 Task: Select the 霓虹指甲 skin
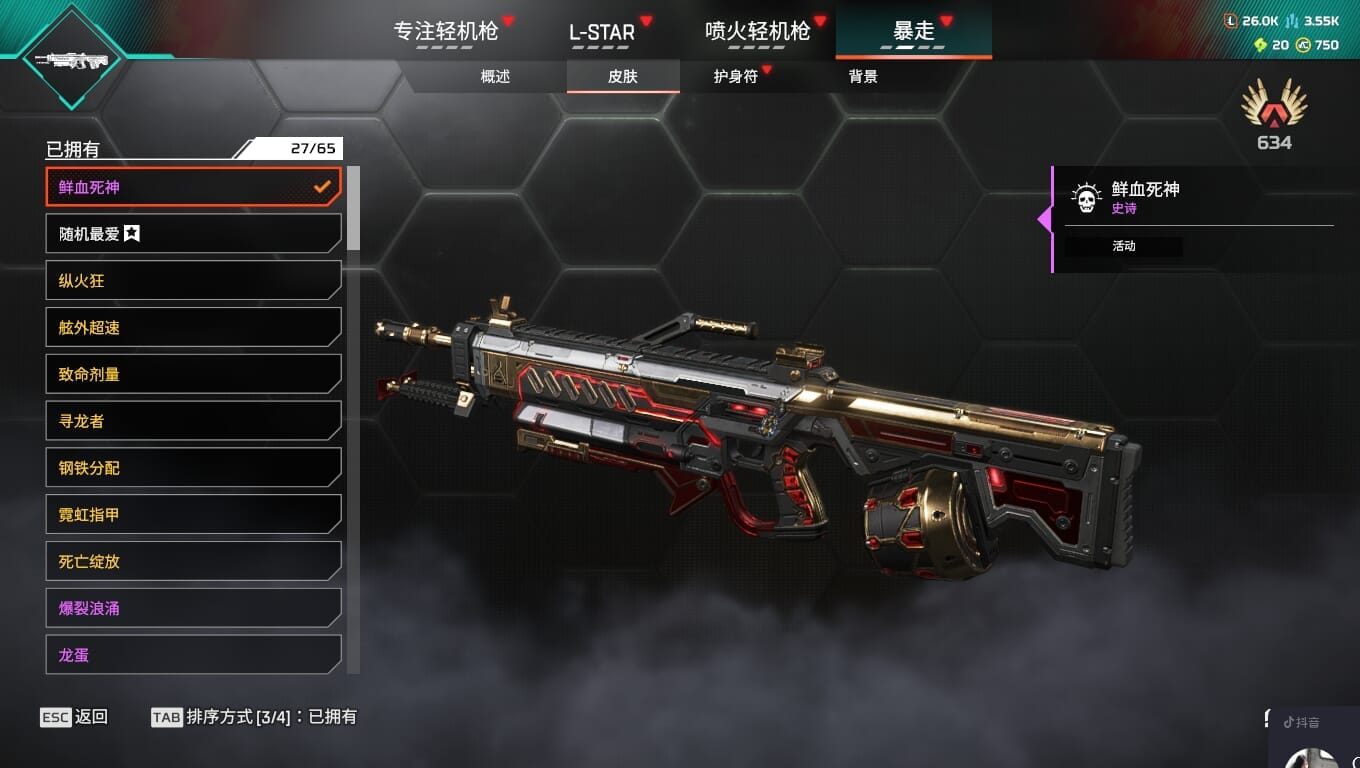point(193,515)
